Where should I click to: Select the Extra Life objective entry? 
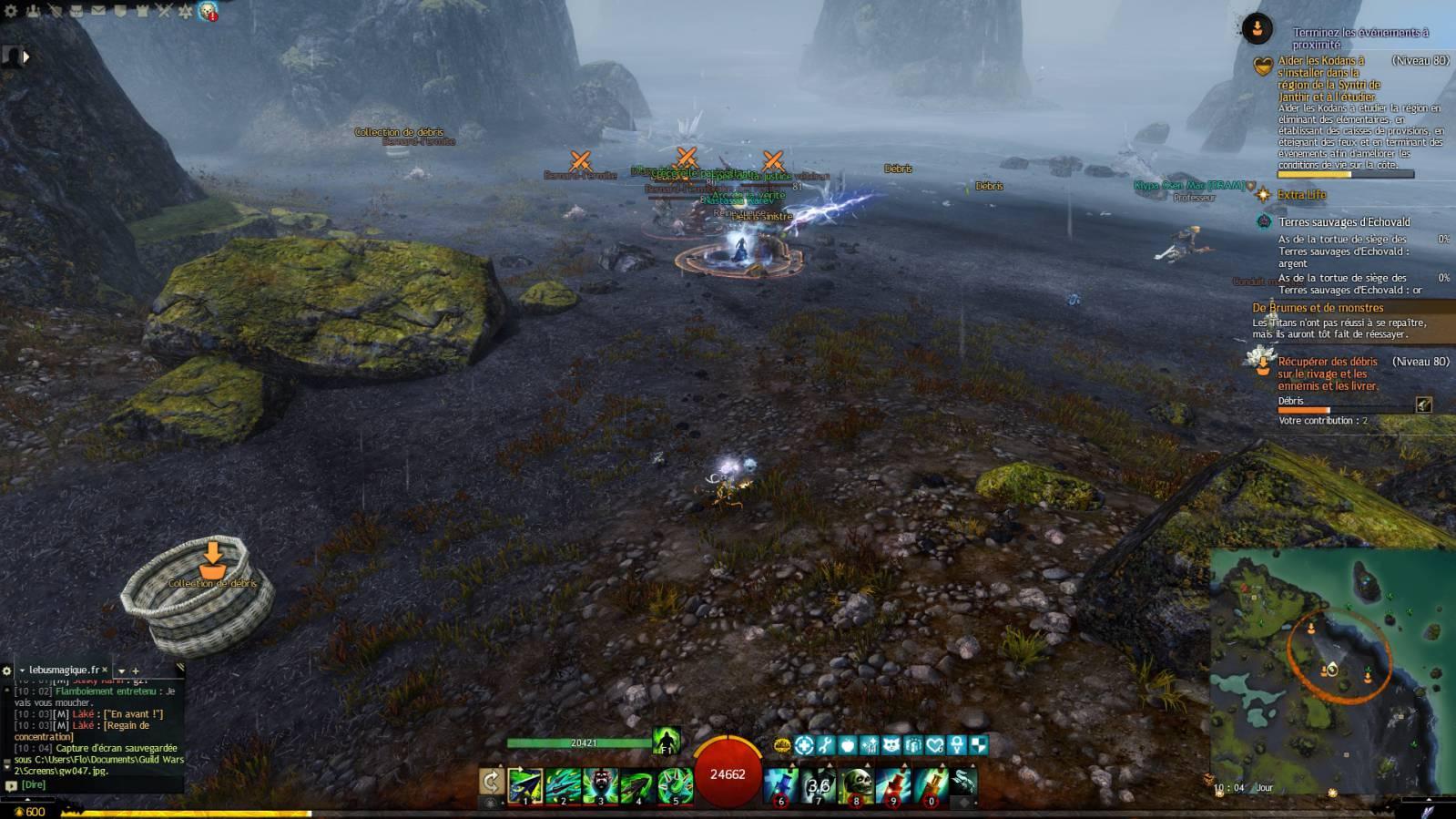point(1301,195)
